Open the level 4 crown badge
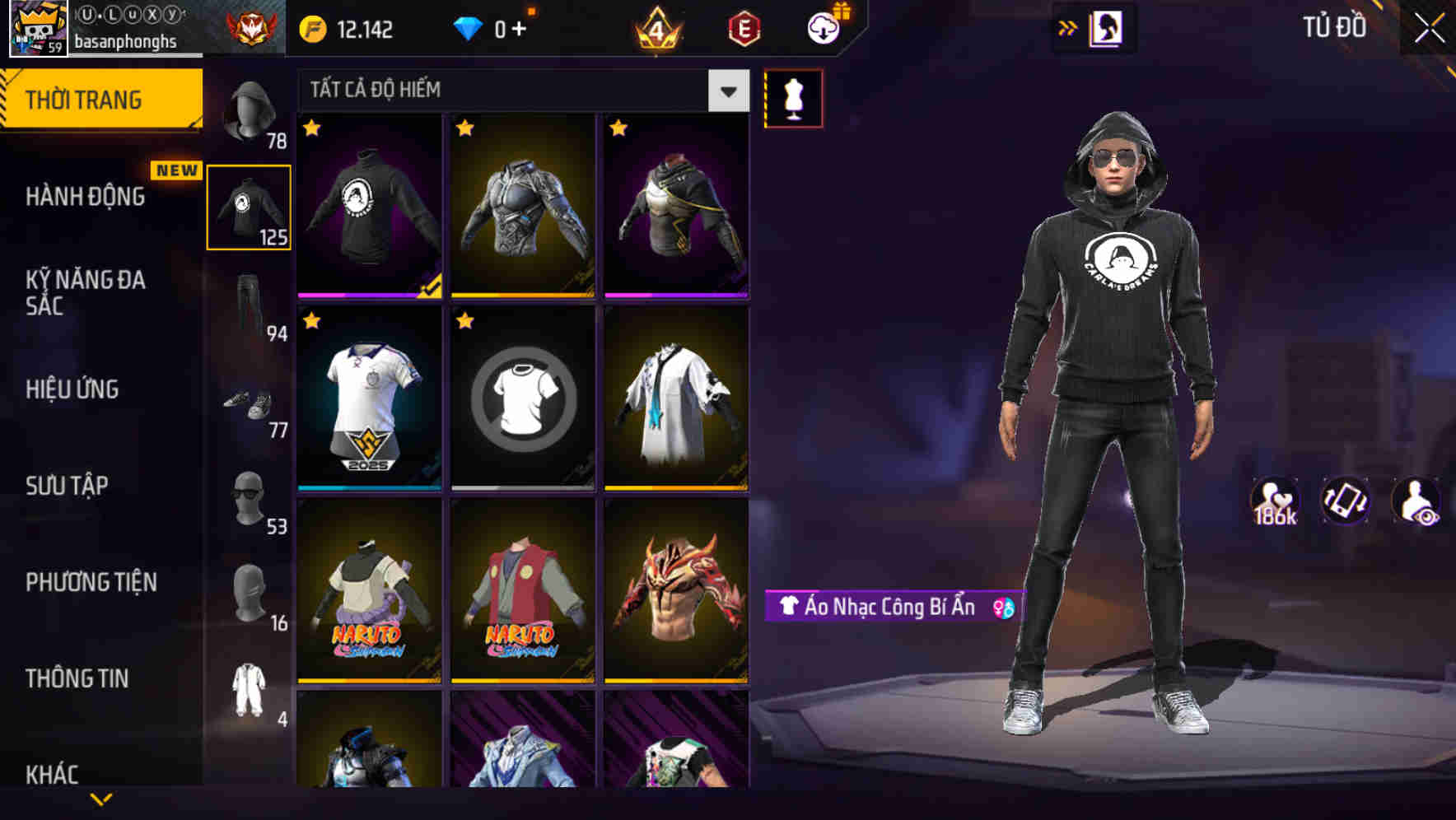This screenshot has width=1456, height=820. [656, 27]
